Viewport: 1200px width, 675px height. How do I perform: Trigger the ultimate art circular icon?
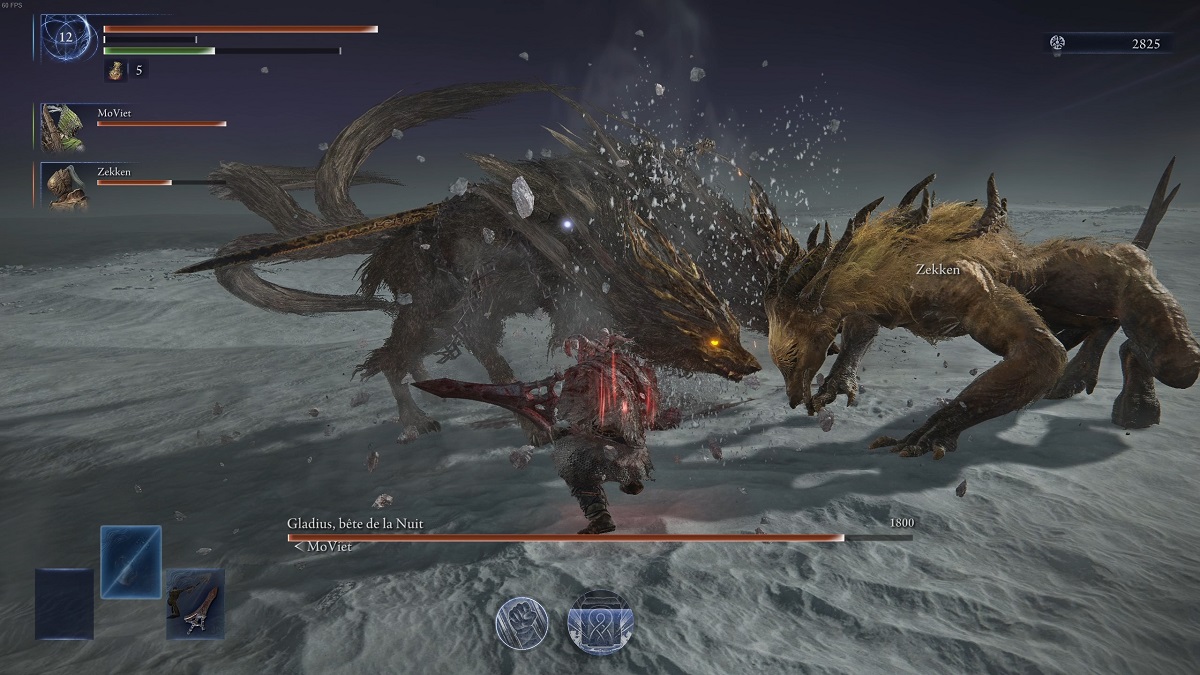pos(599,621)
